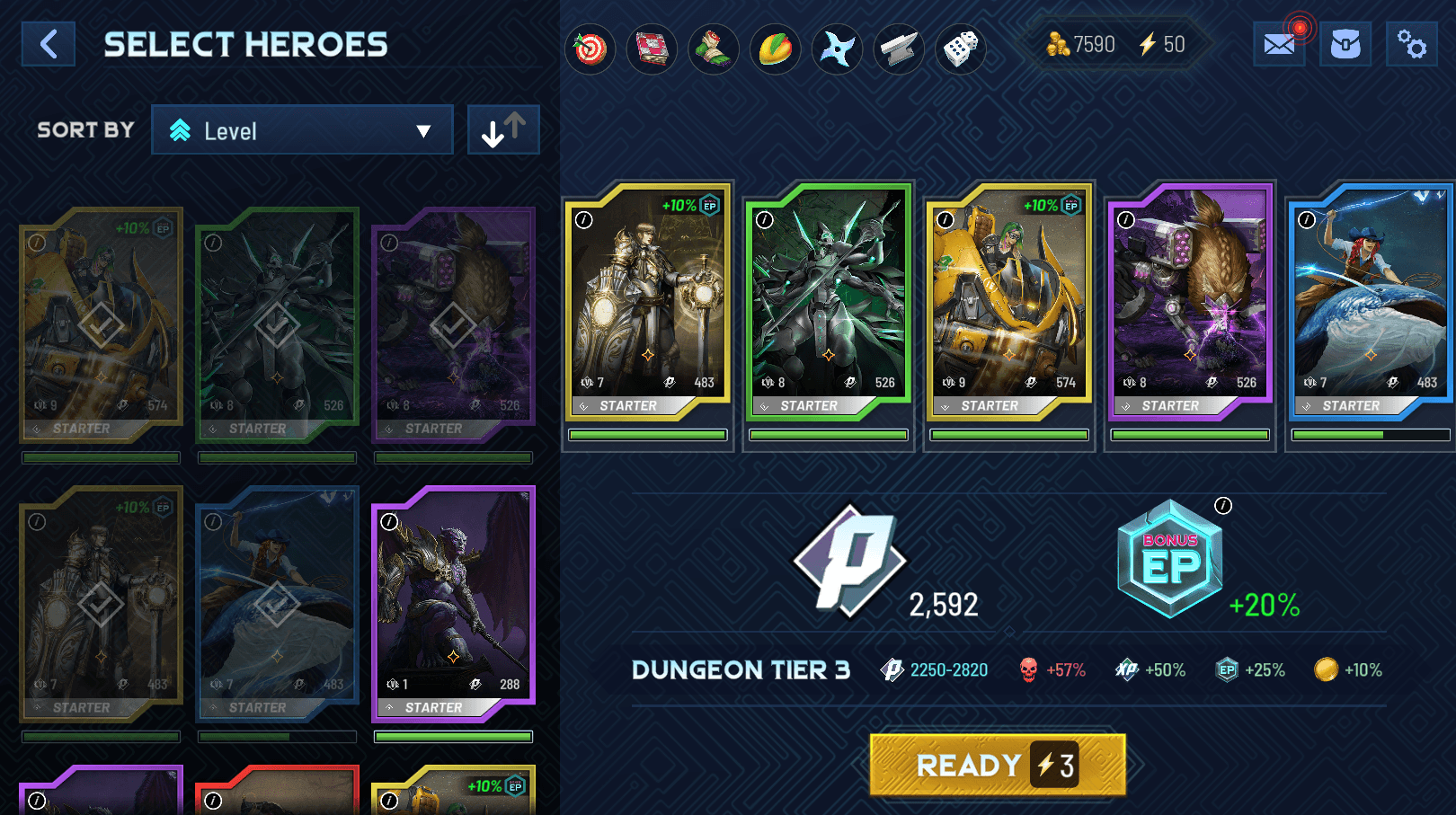
Task: Click the hand holding cash icon
Action: (713, 49)
